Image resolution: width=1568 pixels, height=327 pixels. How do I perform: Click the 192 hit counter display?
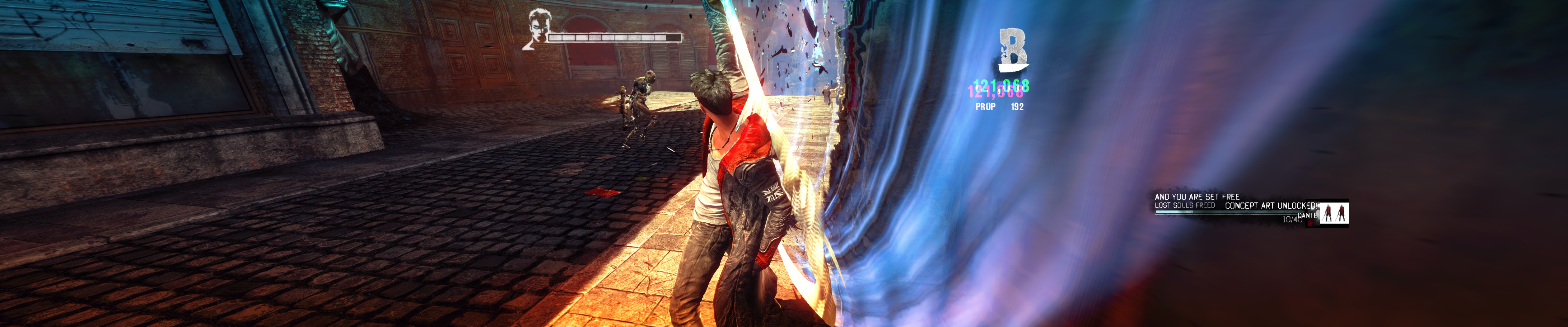coord(1017,106)
